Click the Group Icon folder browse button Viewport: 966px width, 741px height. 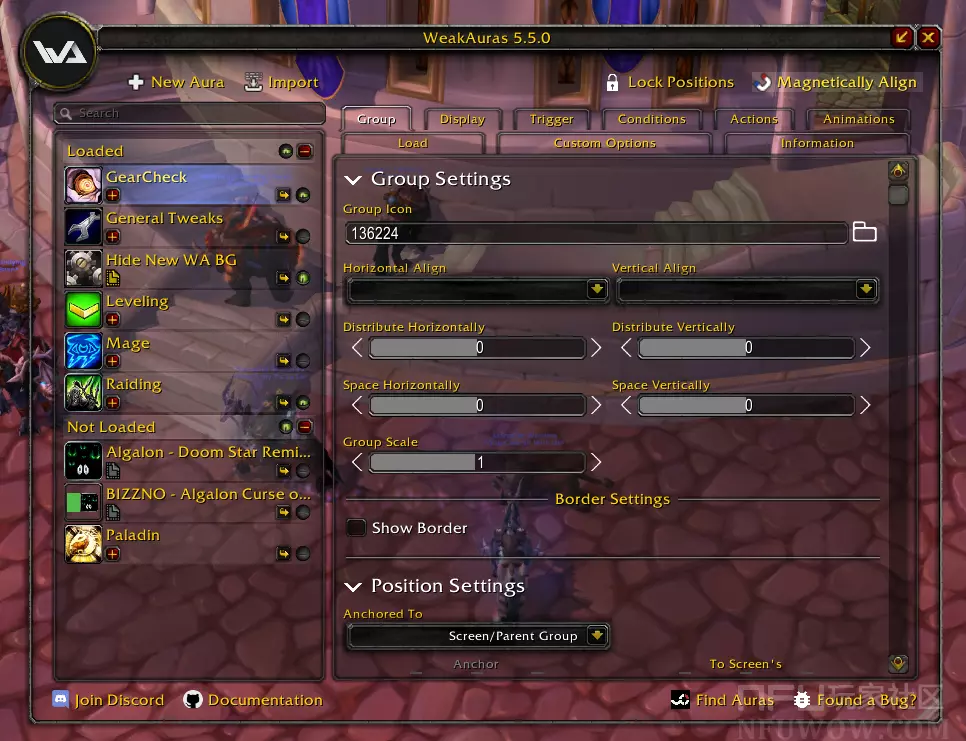point(864,233)
